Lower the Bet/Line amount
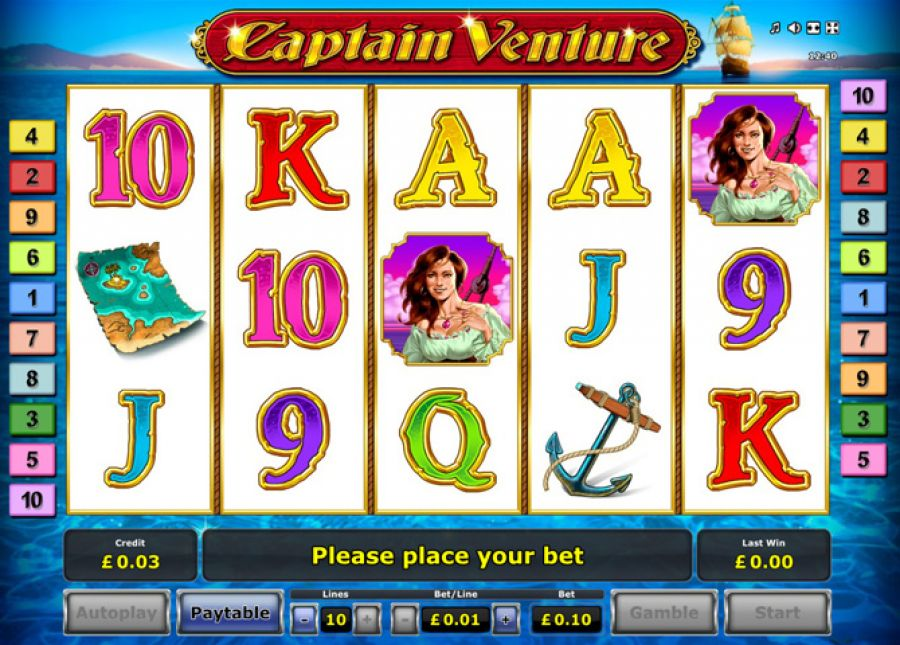900x645 pixels. click(404, 620)
